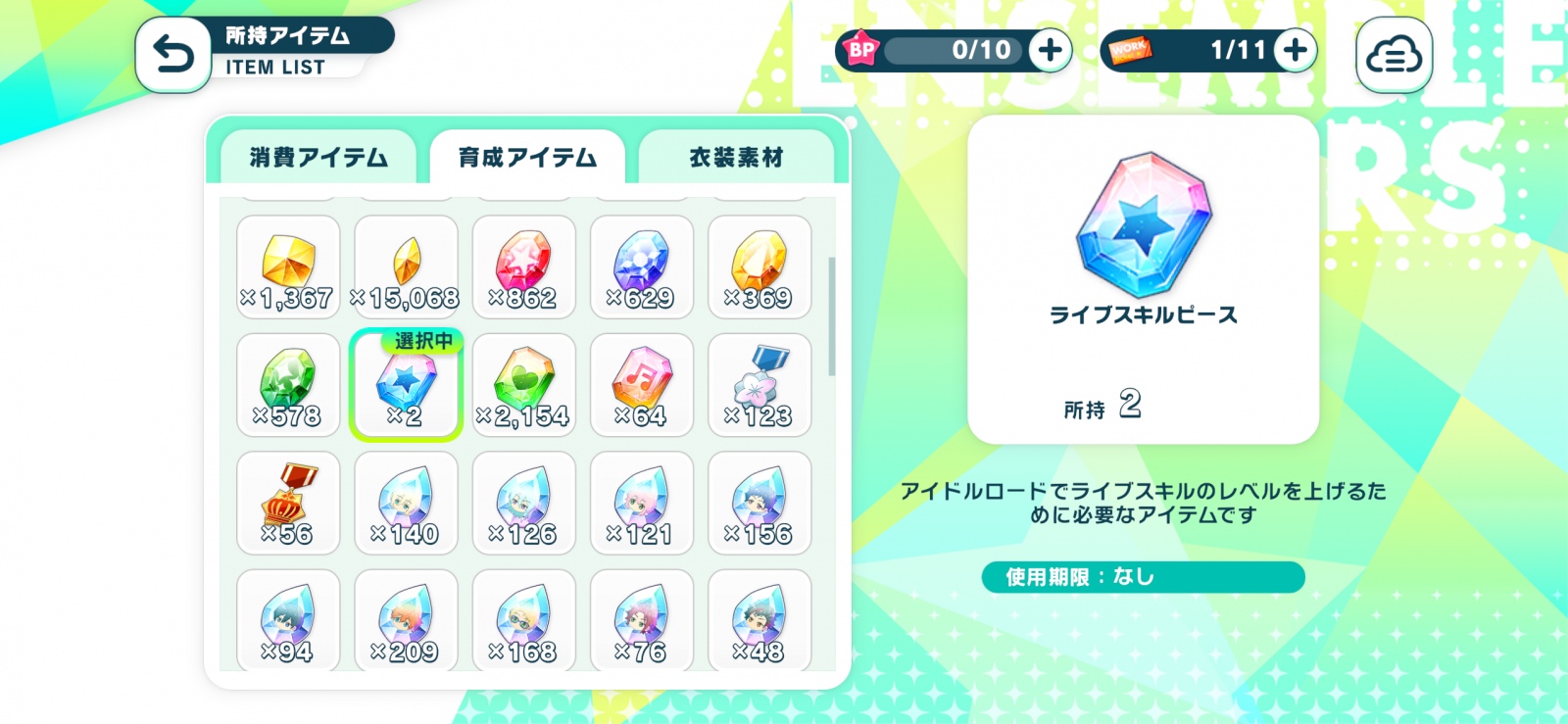Select the 育成アイテム tab
Image resolution: width=1568 pixels, height=724 pixels.
click(x=527, y=158)
